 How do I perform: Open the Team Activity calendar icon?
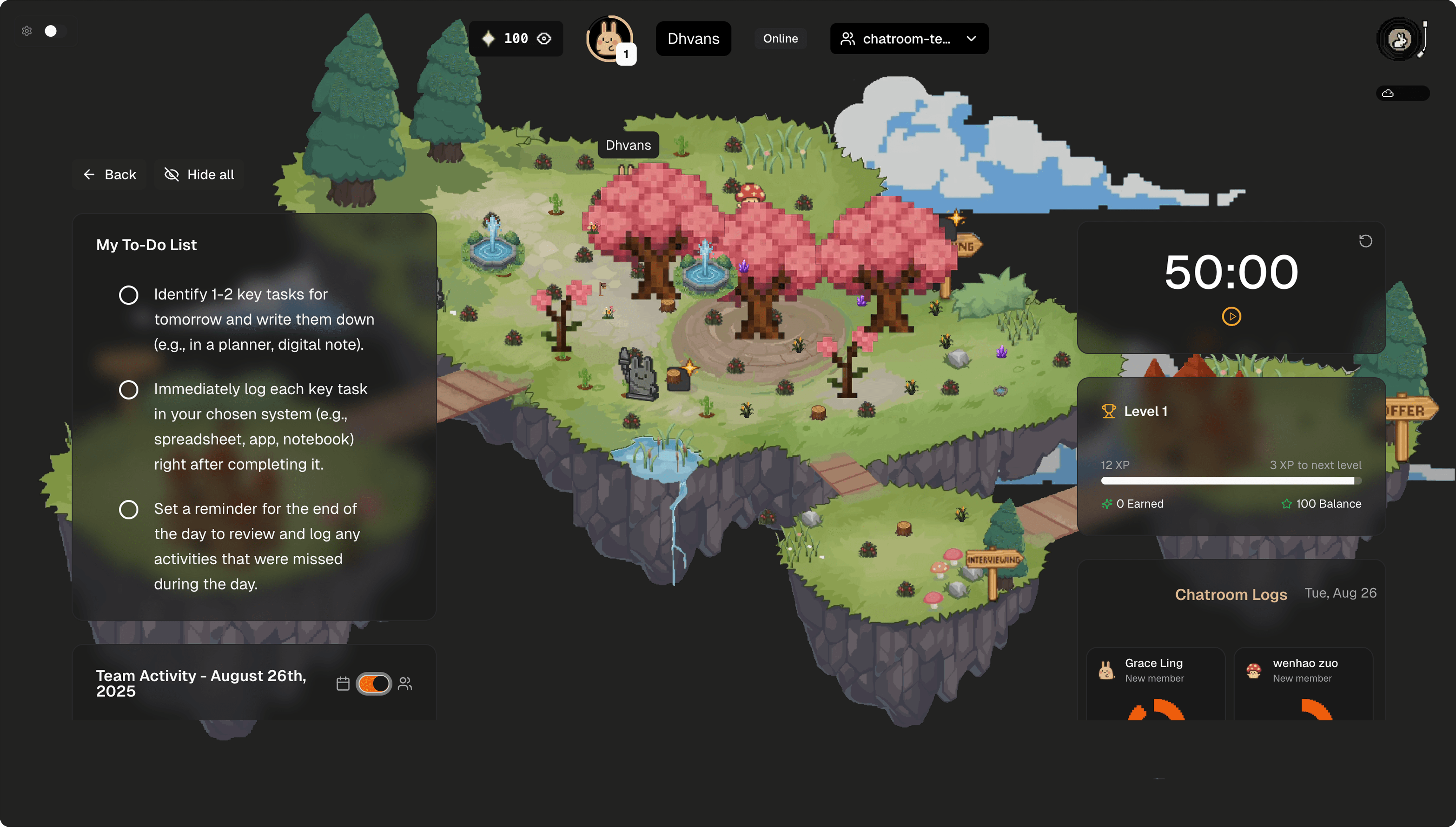343,683
